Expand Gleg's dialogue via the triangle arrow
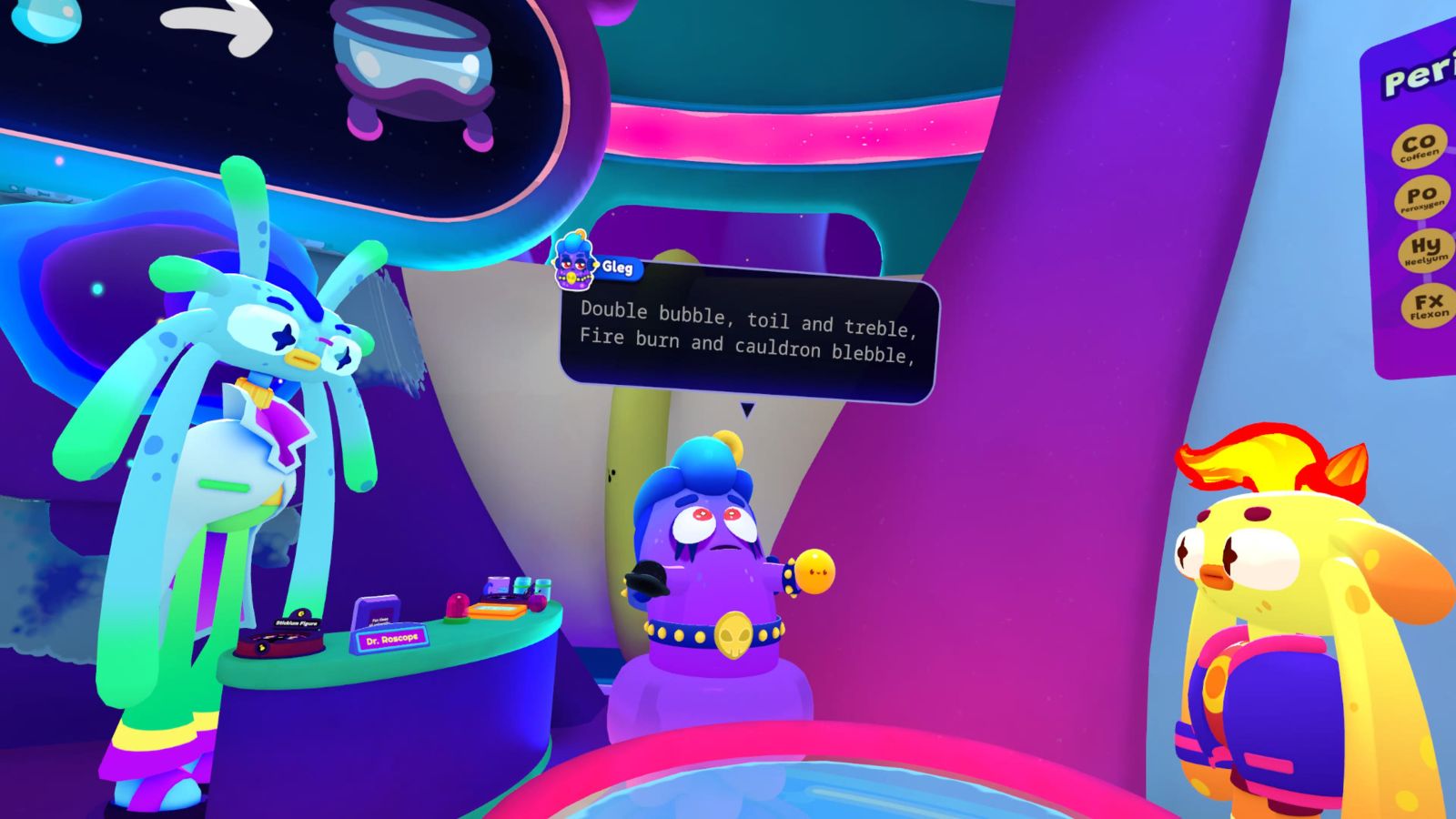Screen dimensions: 1456x819 [x=749, y=408]
